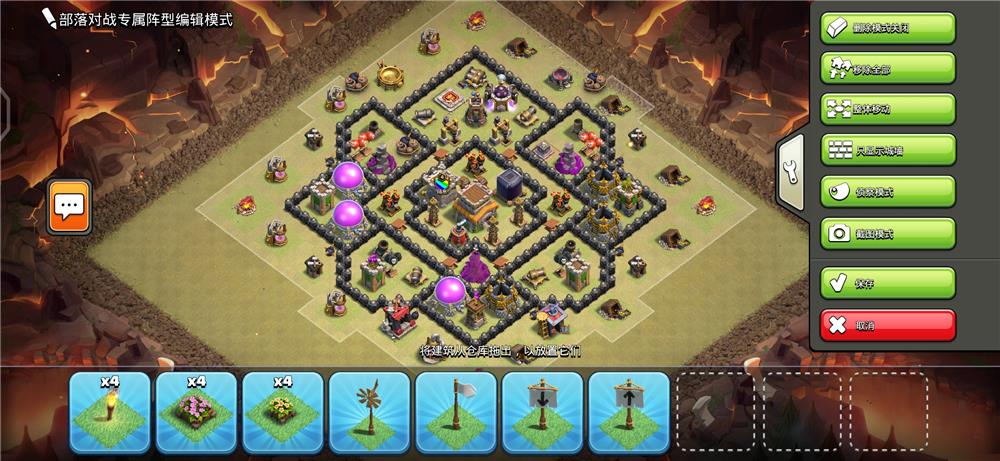Screen dimensions: 1000x461
Task: Open screenshot mode with the camera button
Action: coord(887,233)
